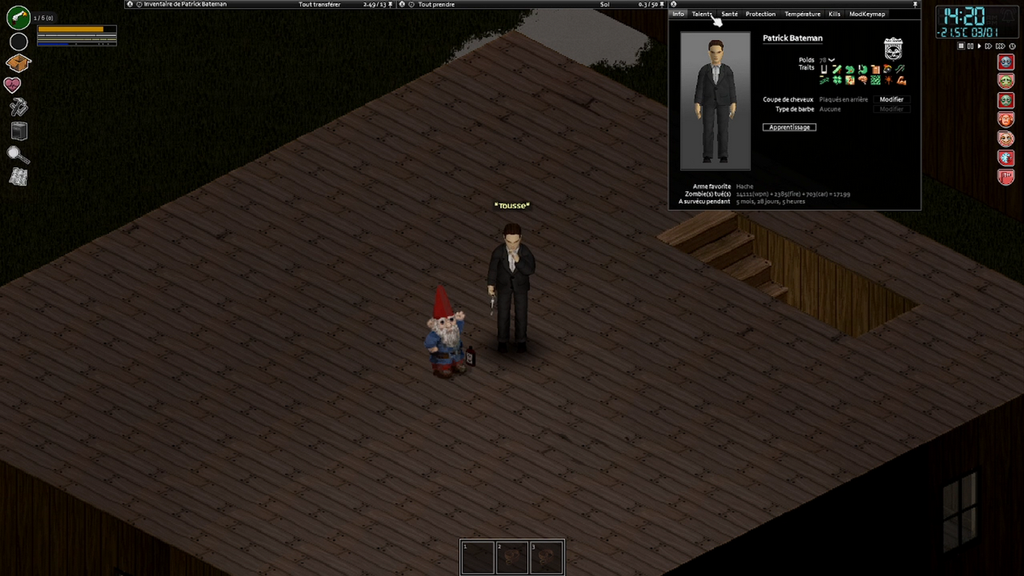Viewport: 1024px width, 576px height.
Task: Select the primary weapon slot icon
Action: point(18,17)
